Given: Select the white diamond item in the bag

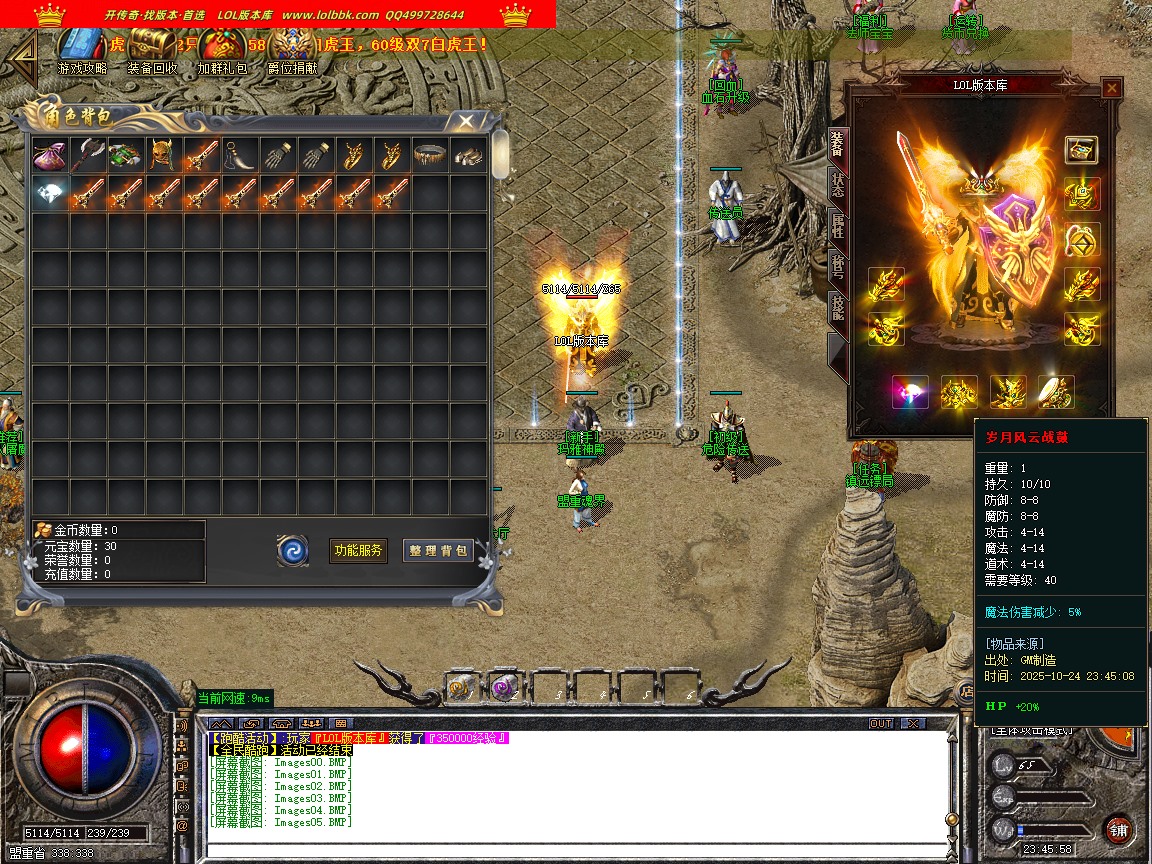Looking at the screenshot, I should pos(50,194).
